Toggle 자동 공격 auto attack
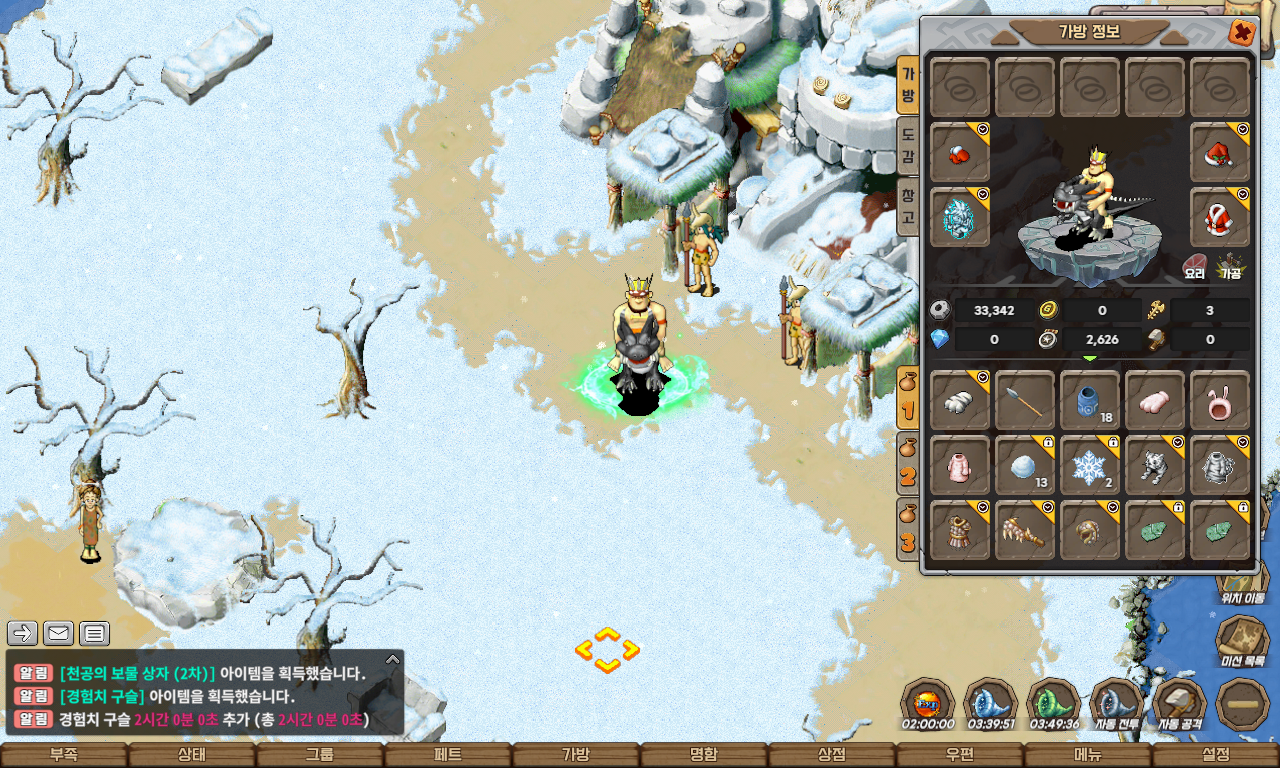This screenshot has width=1280, height=768. pyautogui.click(x=1180, y=704)
